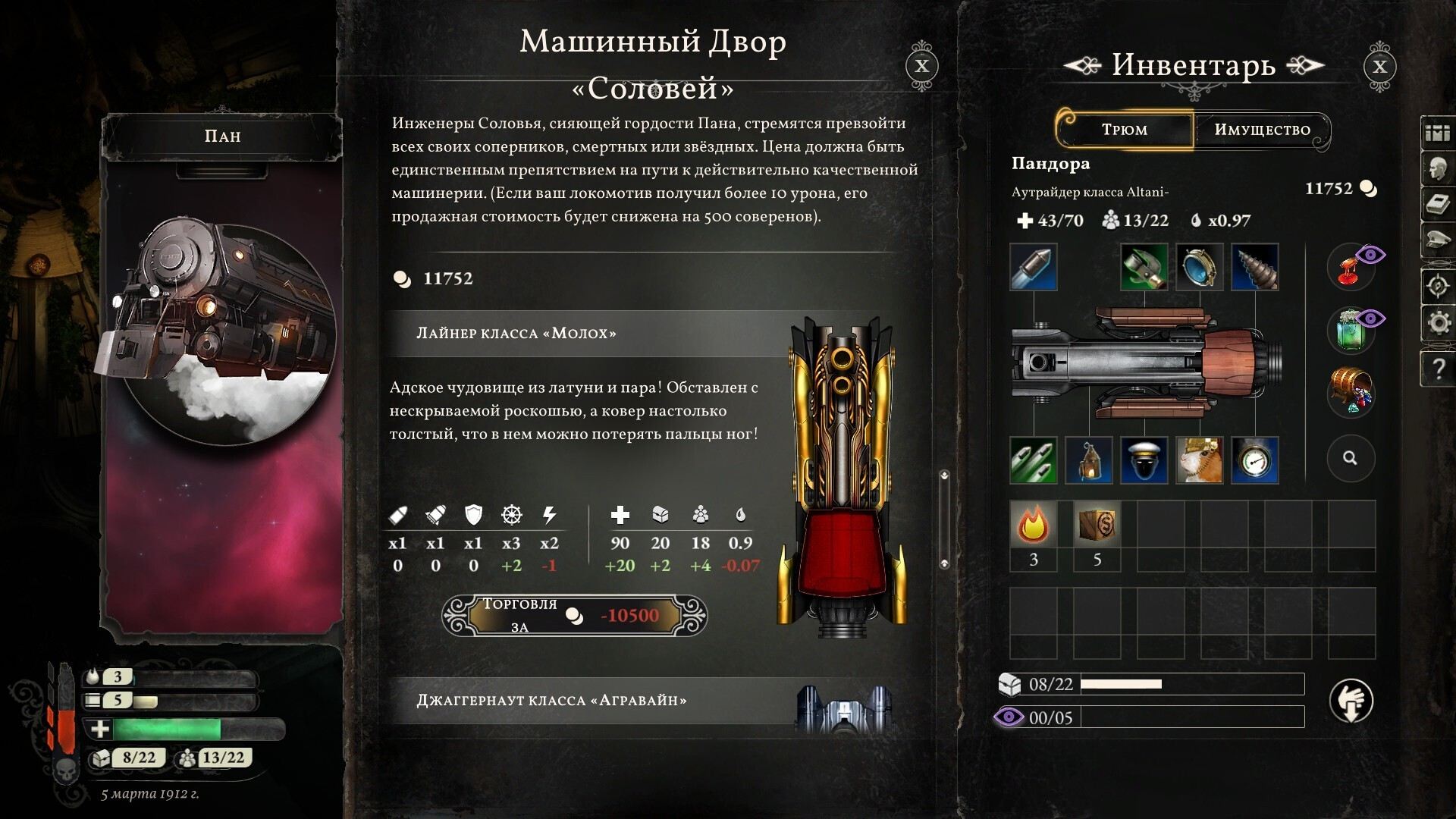Buy the Moloch liner for 10500
The height and width of the screenshot is (819, 1456).
[x=575, y=615]
